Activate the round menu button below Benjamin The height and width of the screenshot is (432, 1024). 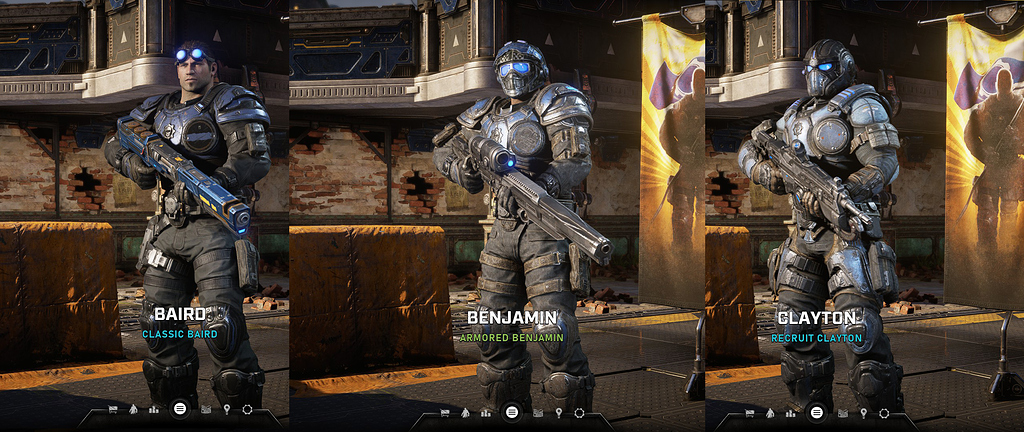(x=511, y=411)
